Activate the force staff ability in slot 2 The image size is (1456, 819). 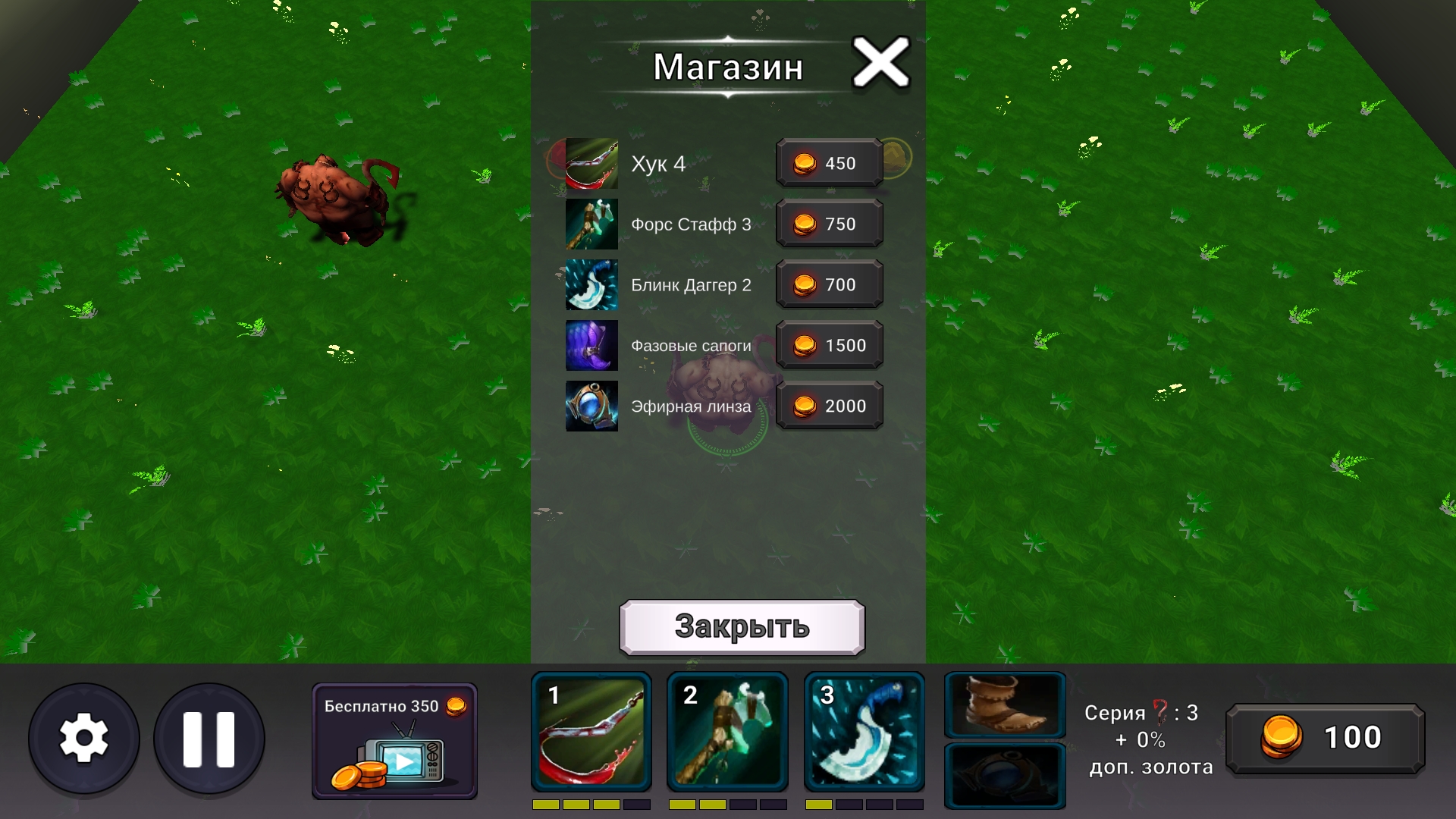[x=727, y=732]
